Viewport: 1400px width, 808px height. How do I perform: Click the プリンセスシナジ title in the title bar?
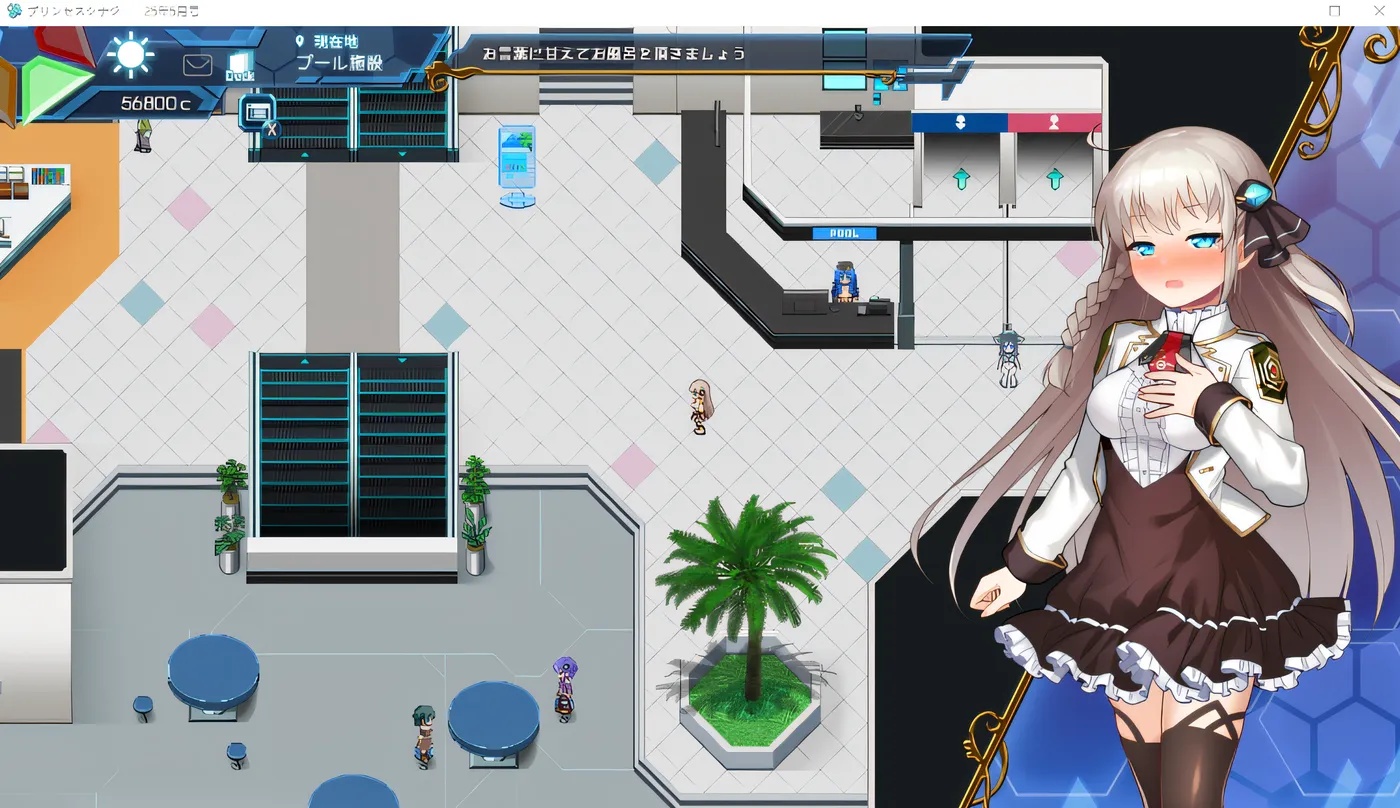click(73, 11)
